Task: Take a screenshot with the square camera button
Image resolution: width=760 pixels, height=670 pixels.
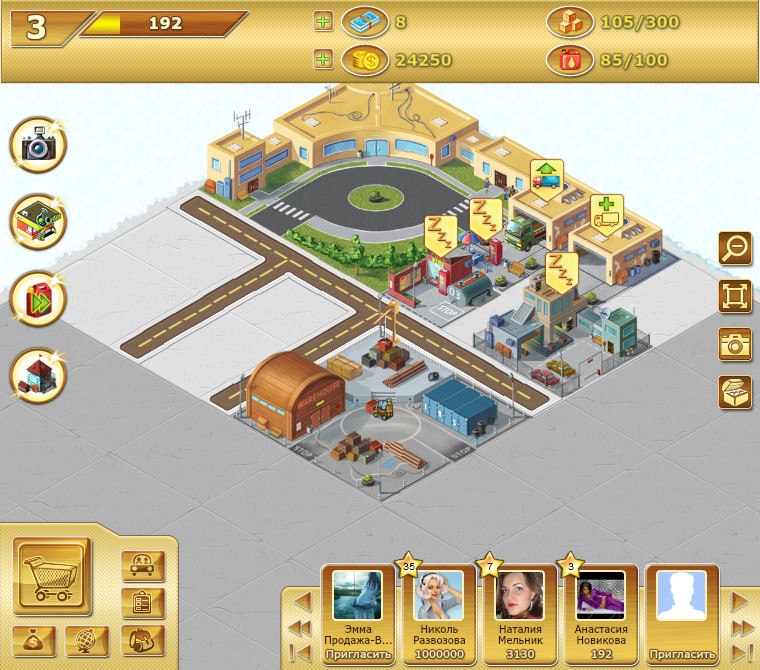Action: point(735,344)
